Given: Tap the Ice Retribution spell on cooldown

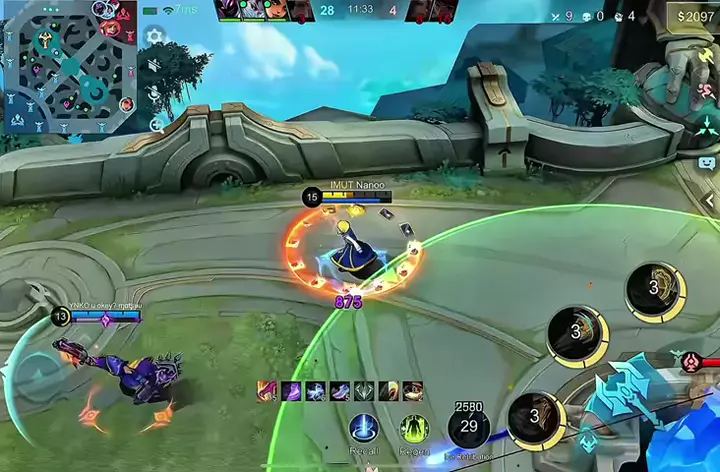Looking at the screenshot, I should (x=469, y=428).
